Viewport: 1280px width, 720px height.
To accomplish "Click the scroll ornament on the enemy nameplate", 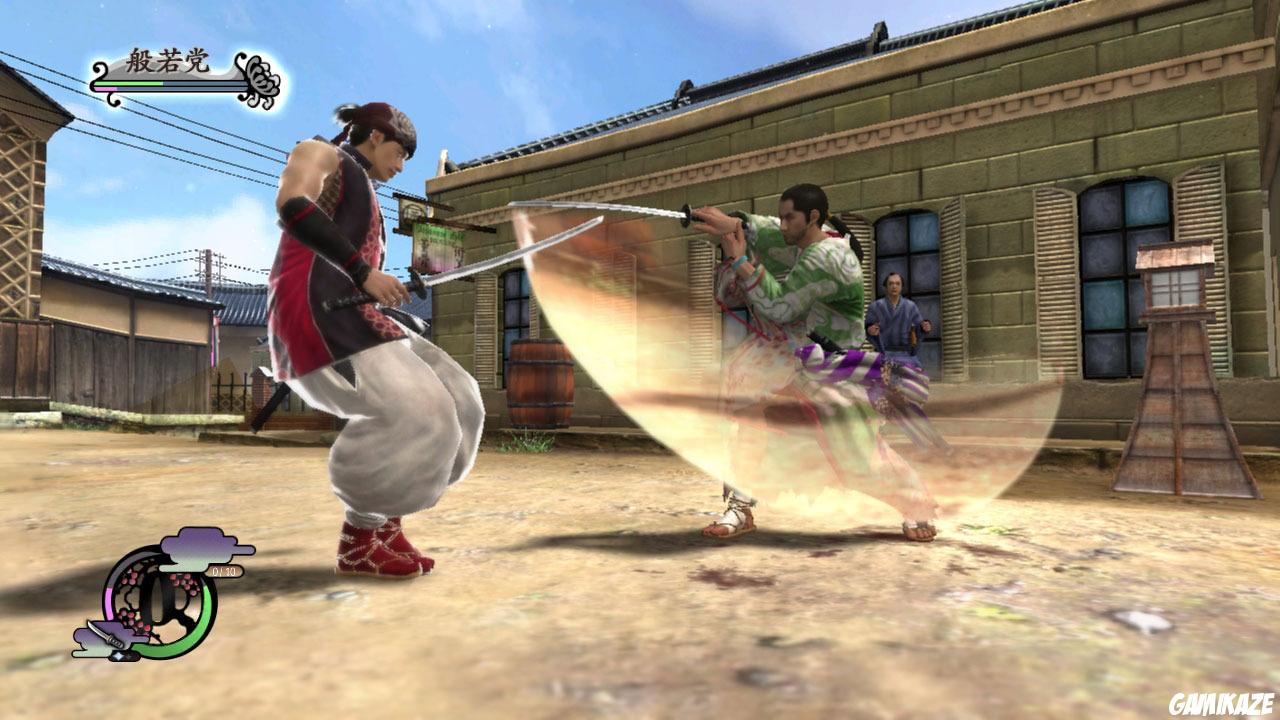I will (x=100, y=70).
